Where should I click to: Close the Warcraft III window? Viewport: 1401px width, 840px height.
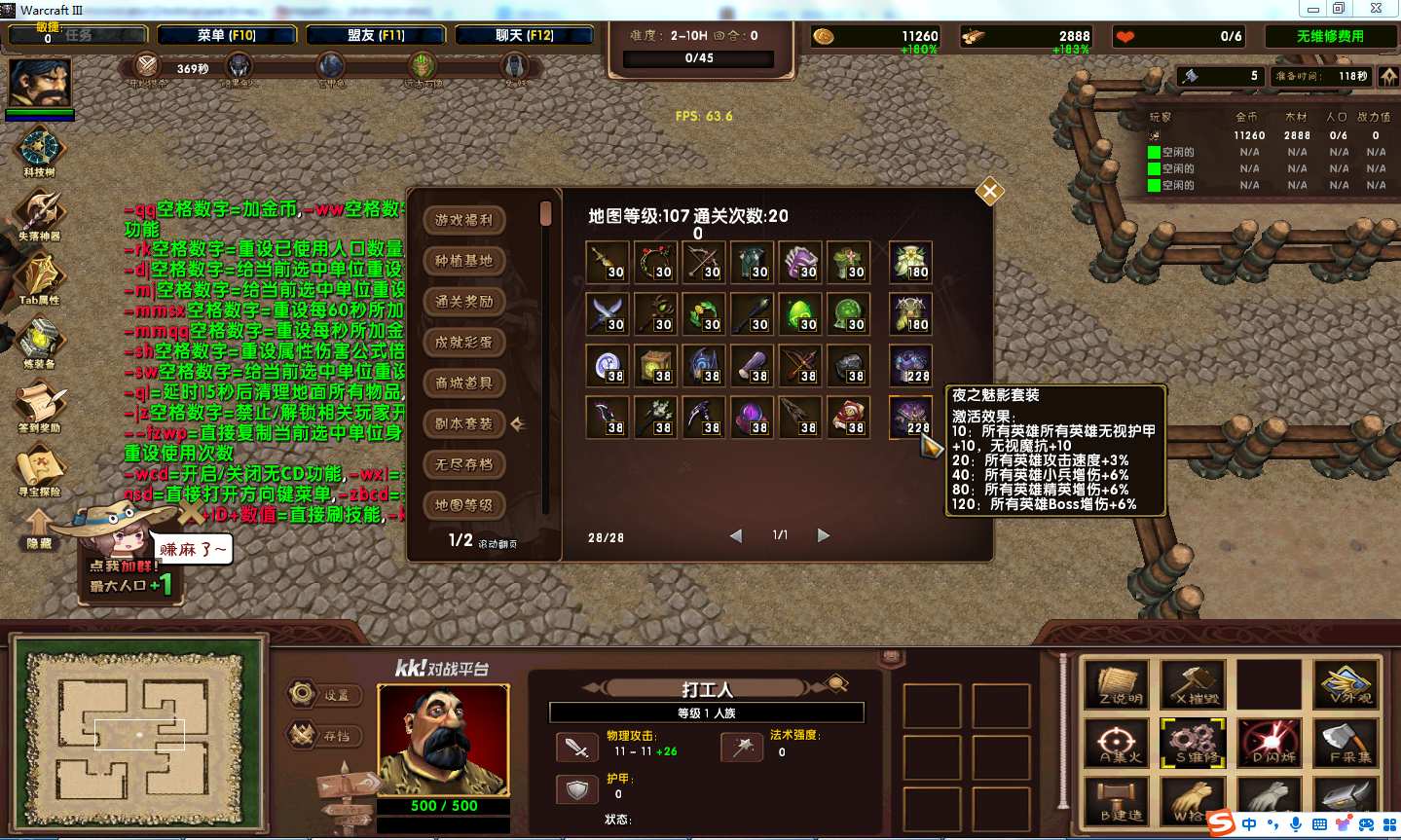(1376, 9)
